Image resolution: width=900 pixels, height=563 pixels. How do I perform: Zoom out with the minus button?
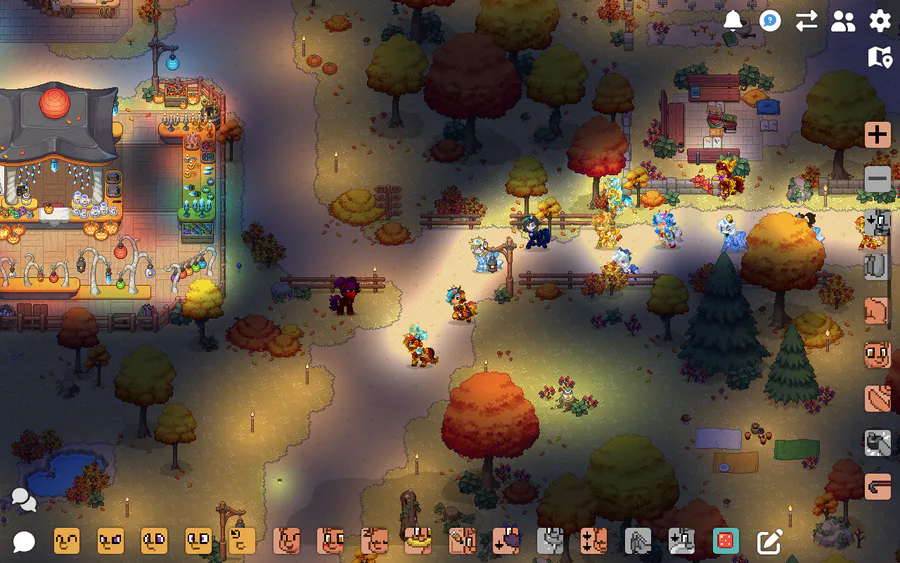(877, 179)
